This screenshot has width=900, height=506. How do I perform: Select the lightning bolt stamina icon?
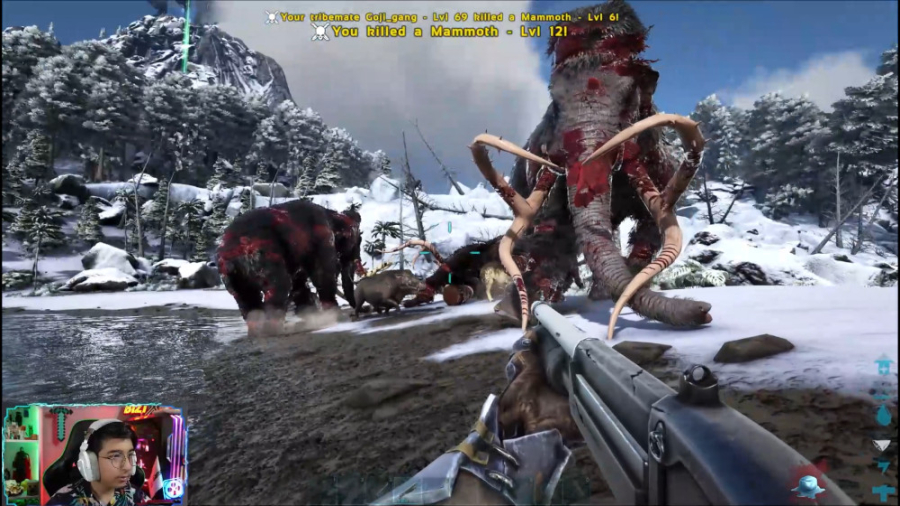coord(883,467)
